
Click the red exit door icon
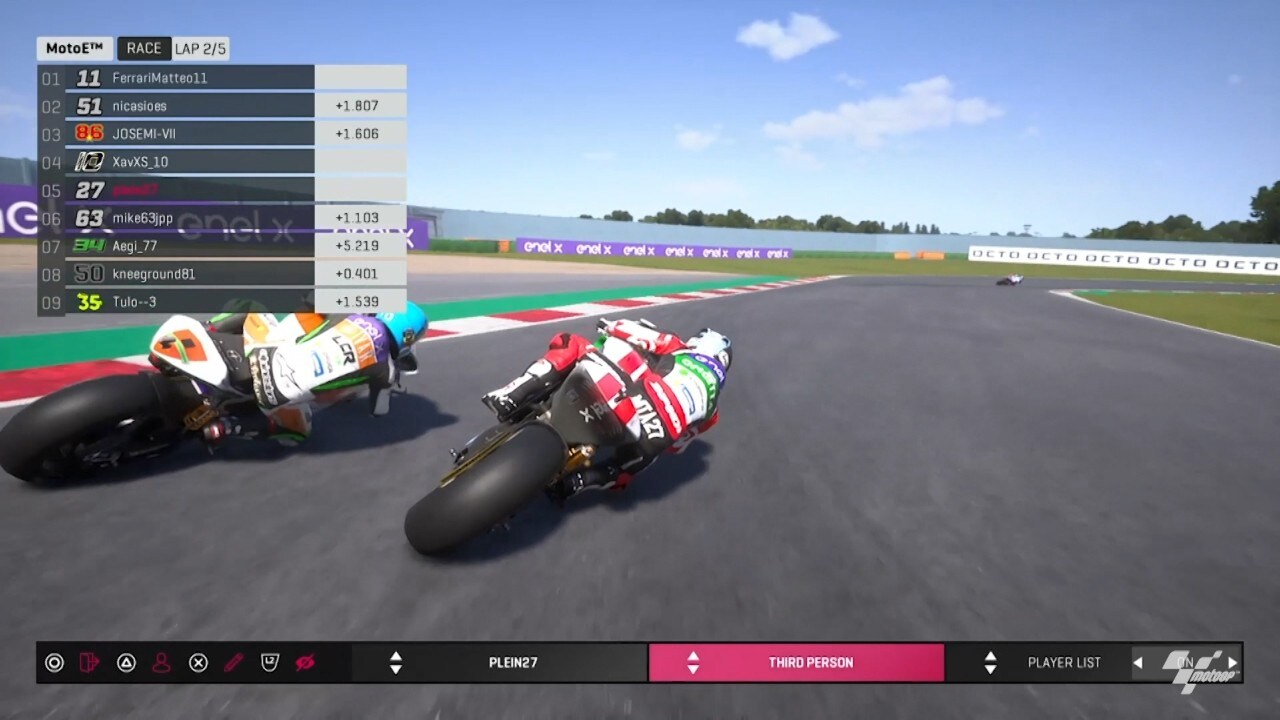tap(90, 662)
